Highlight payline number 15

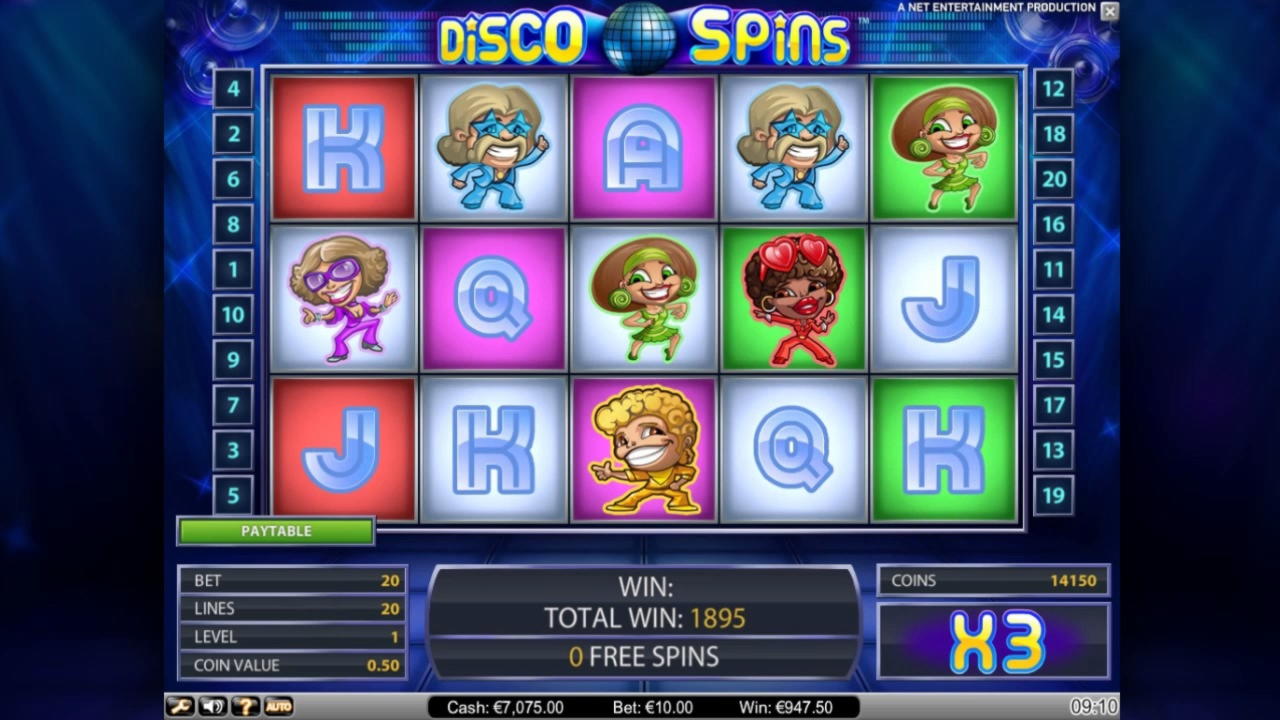1053,360
